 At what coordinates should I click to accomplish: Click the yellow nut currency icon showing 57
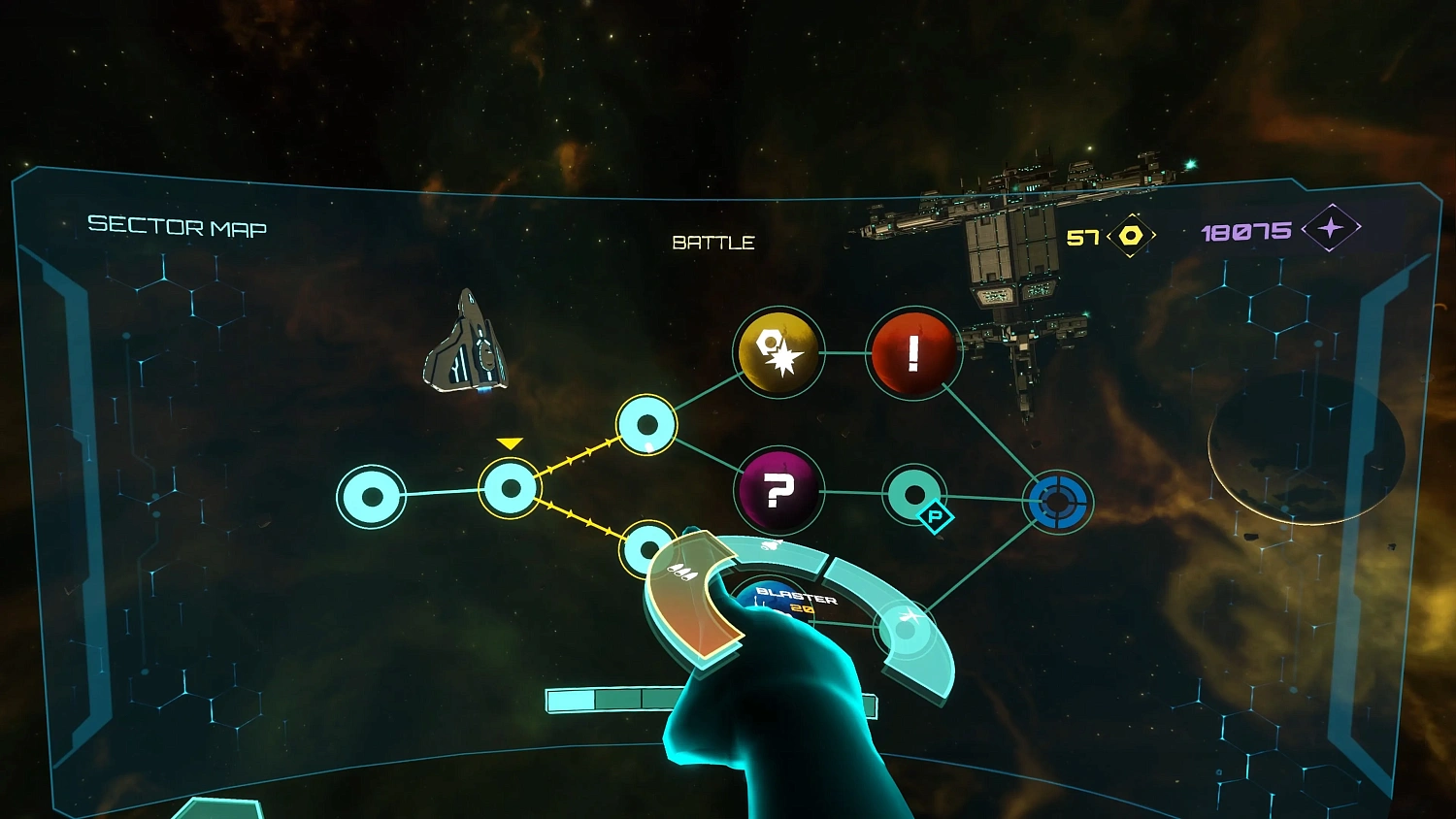(x=1129, y=234)
